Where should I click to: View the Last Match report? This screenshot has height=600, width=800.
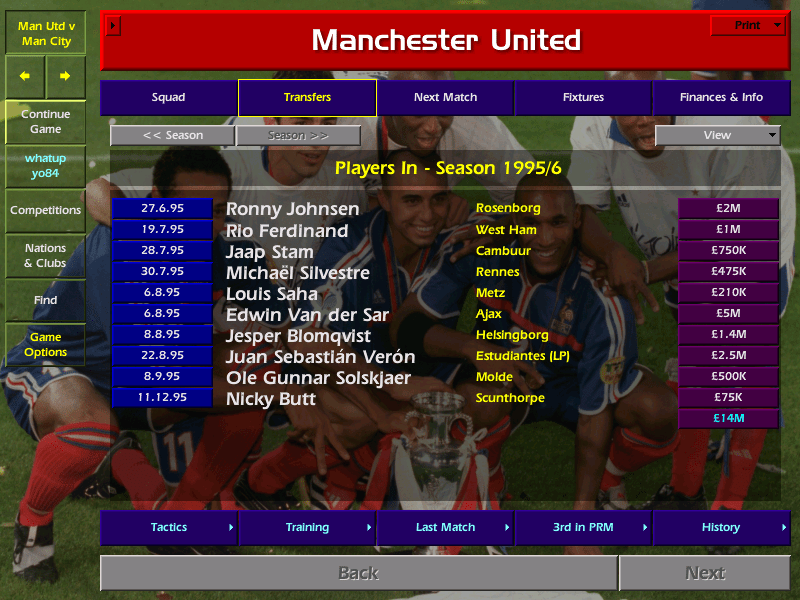445,527
